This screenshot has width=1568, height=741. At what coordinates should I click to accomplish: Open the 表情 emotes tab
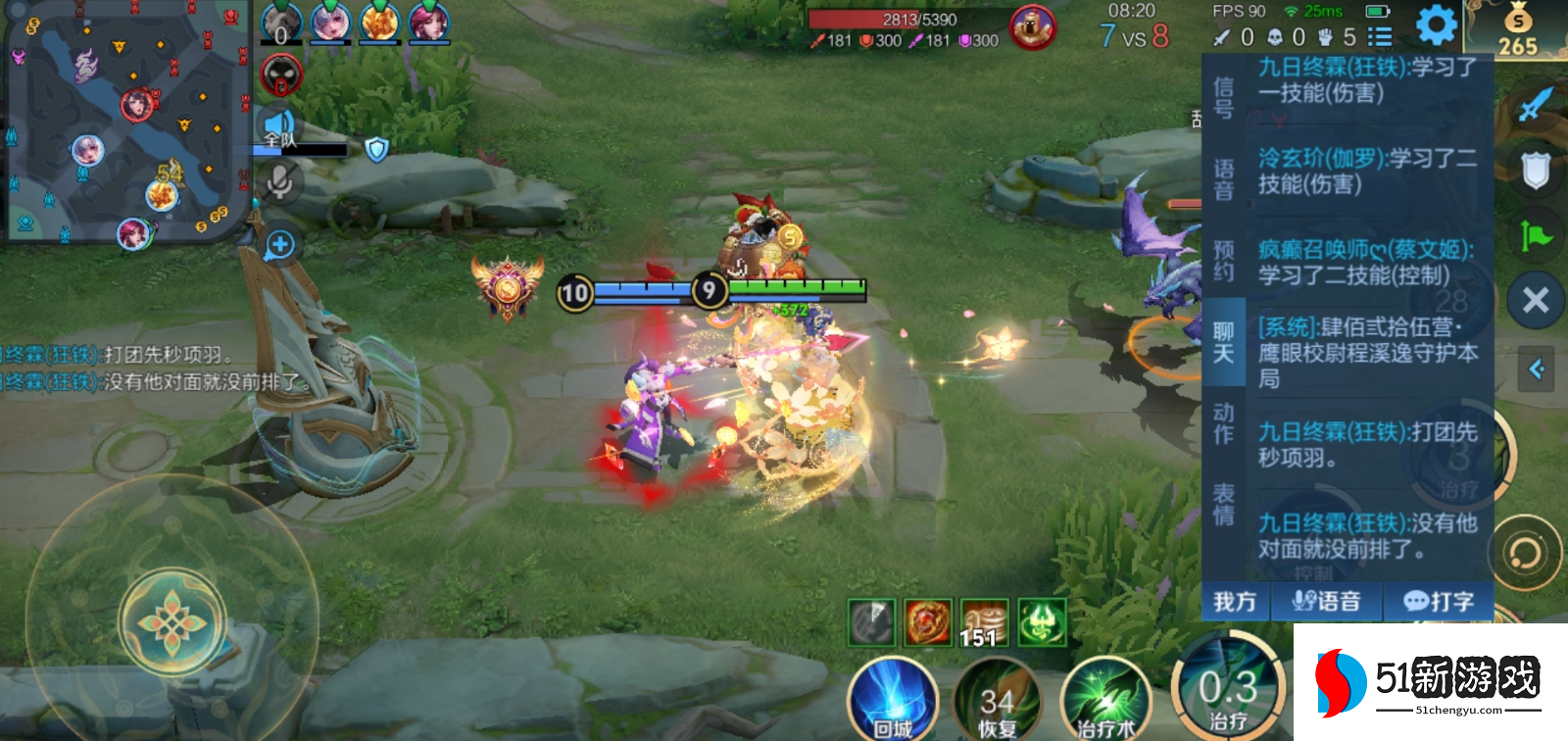(x=1224, y=504)
